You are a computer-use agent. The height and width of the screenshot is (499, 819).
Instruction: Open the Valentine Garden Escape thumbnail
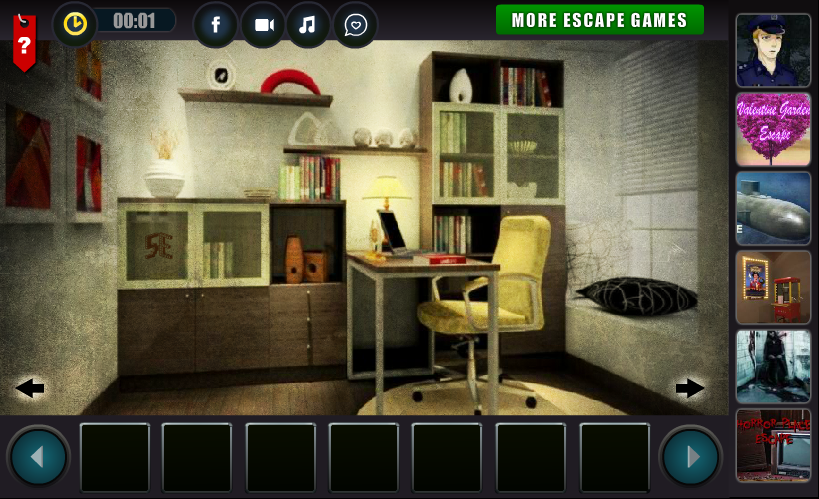(x=773, y=129)
